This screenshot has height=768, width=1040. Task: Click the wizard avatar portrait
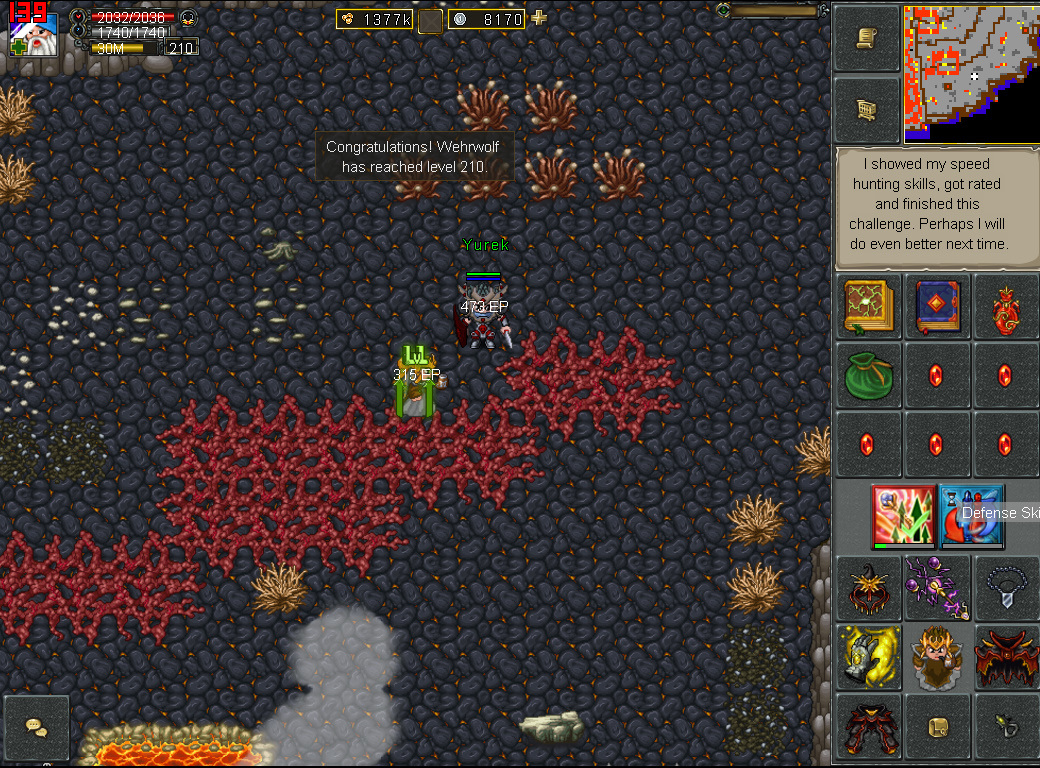click(x=33, y=32)
